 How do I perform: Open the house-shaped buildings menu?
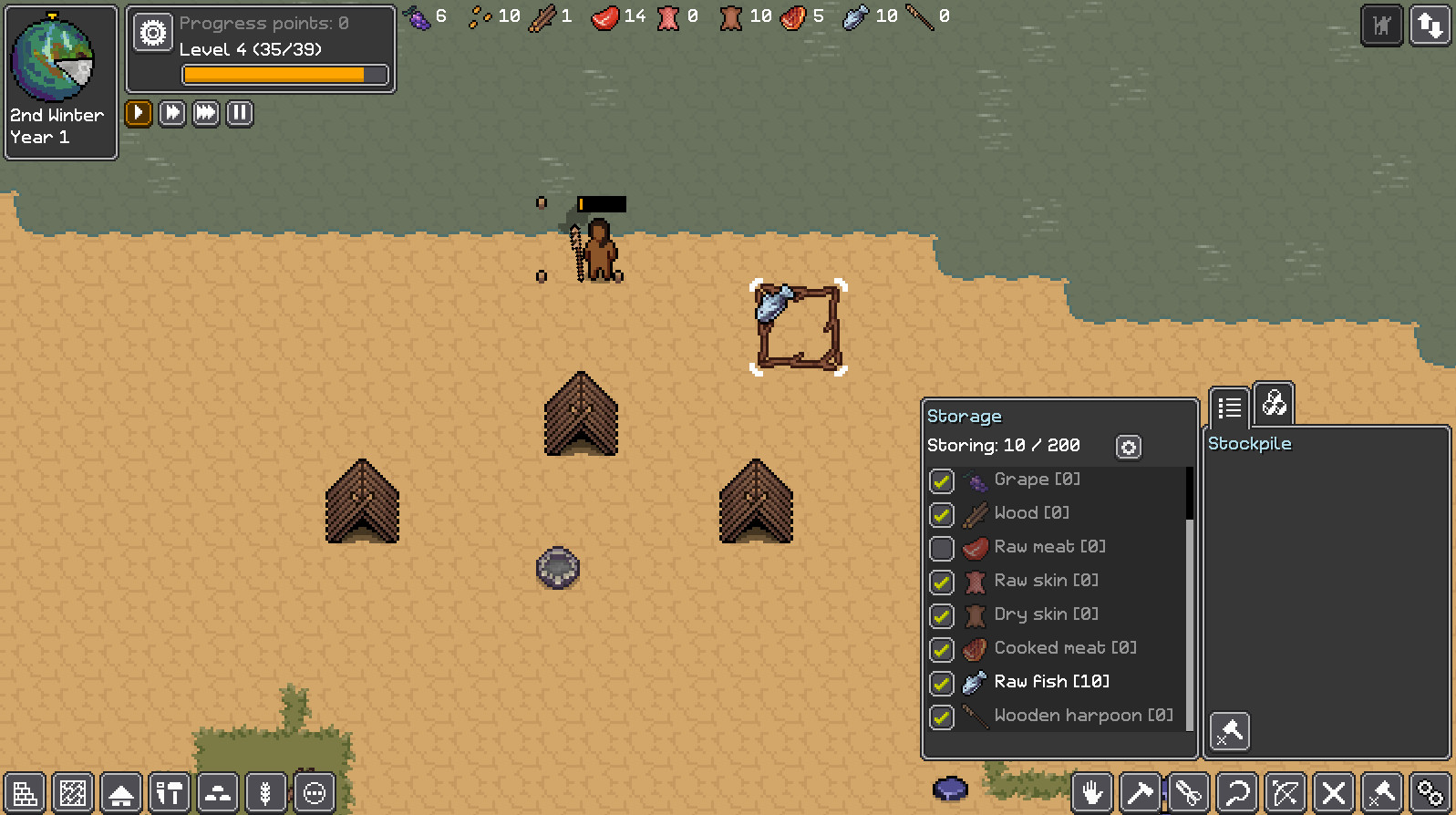tap(121, 793)
